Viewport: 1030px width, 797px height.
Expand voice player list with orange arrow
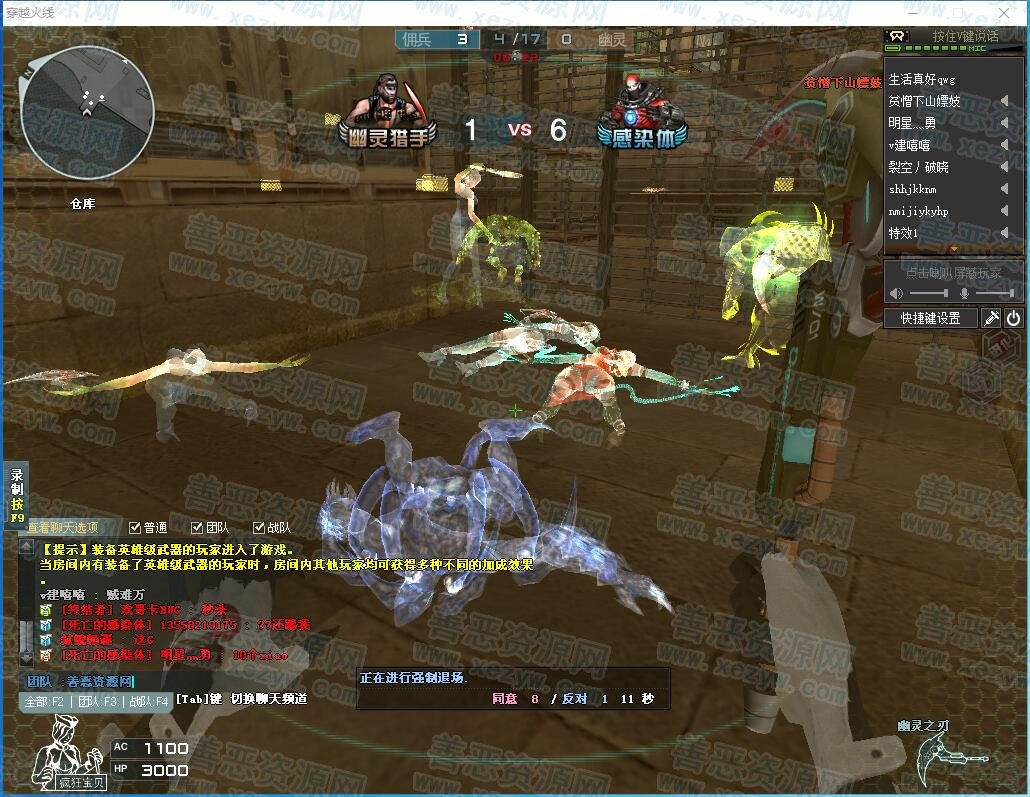click(x=953, y=248)
